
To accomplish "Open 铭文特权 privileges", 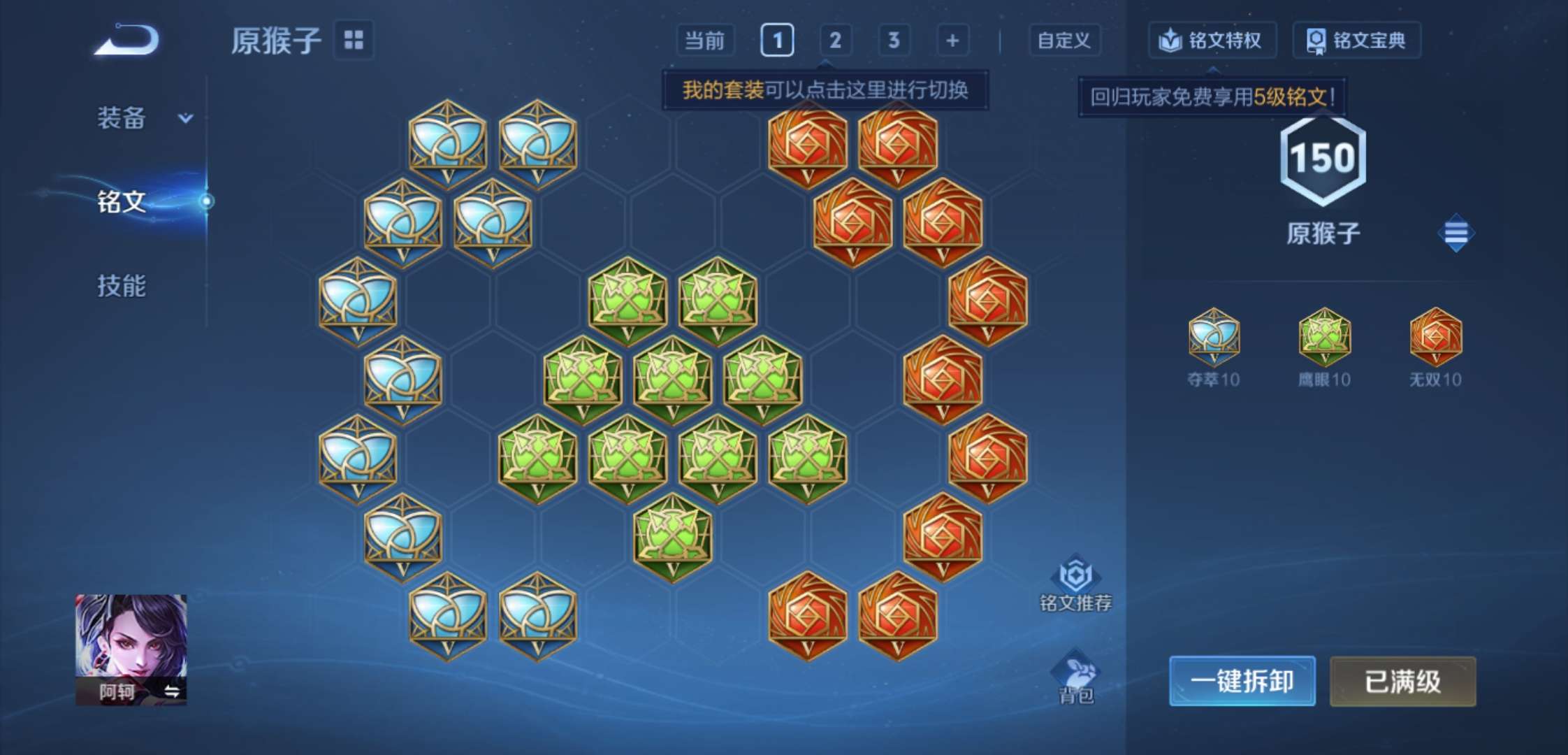I will [1212, 40].
